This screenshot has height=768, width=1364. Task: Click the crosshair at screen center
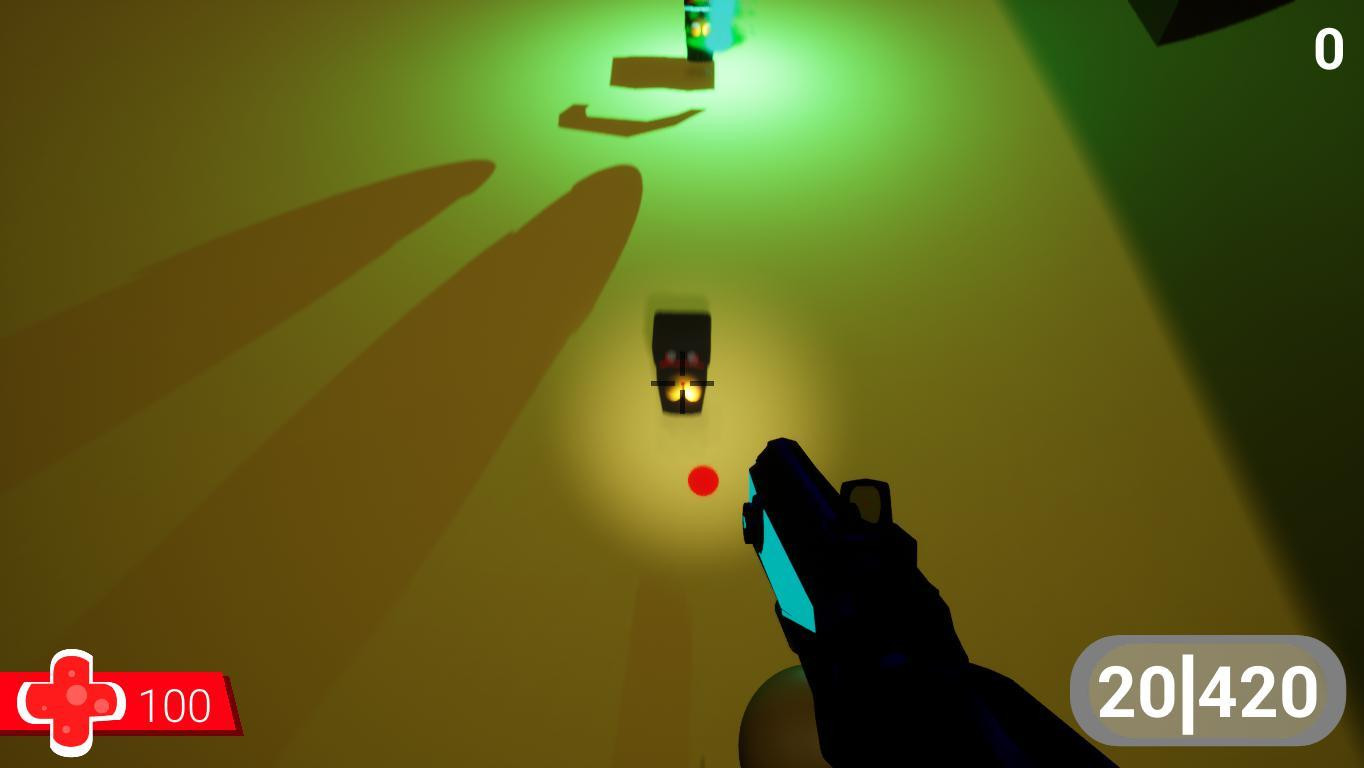tap(683, 384)
